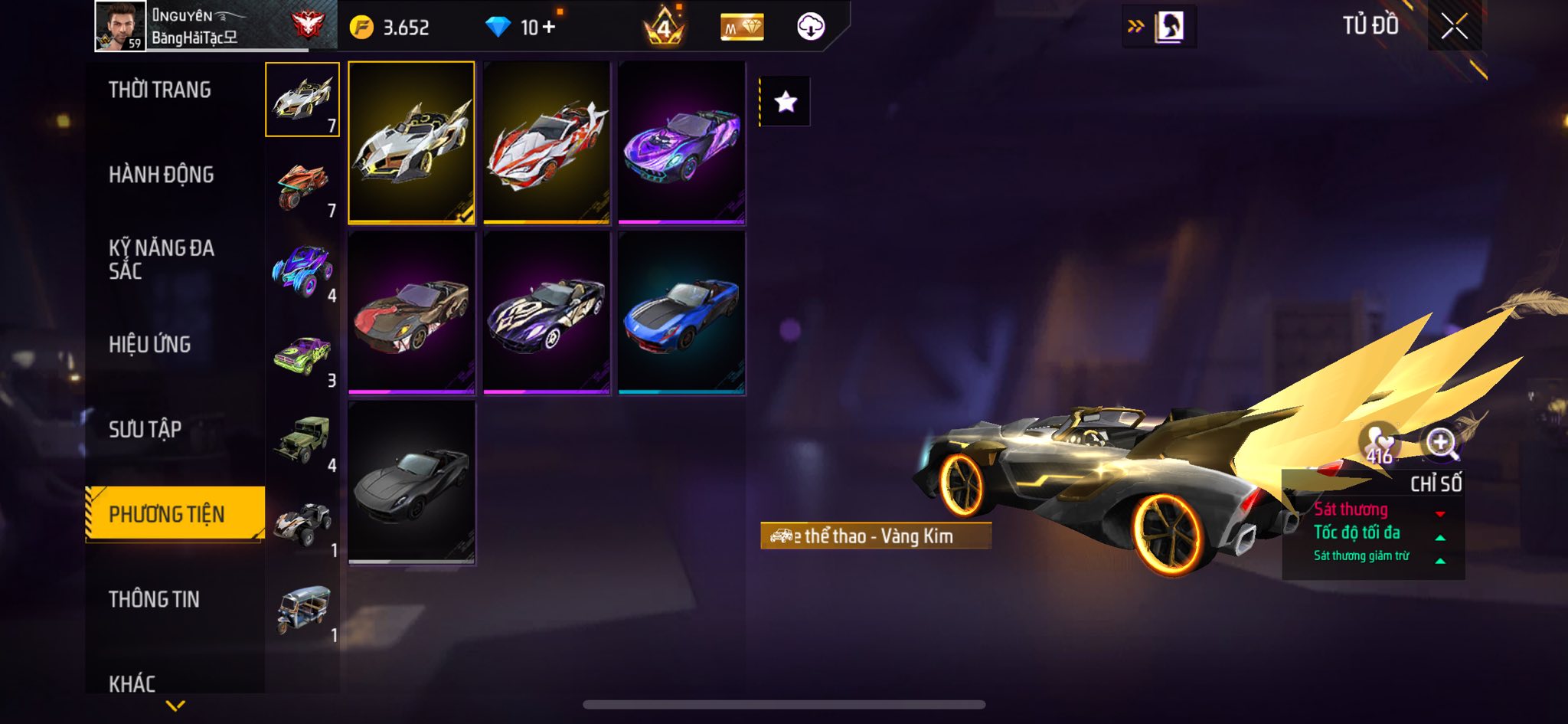The width and height of the screenshot is (1568, 724).
Task: Select the plain gray default sports car
Action: click(x=412, y=483)
